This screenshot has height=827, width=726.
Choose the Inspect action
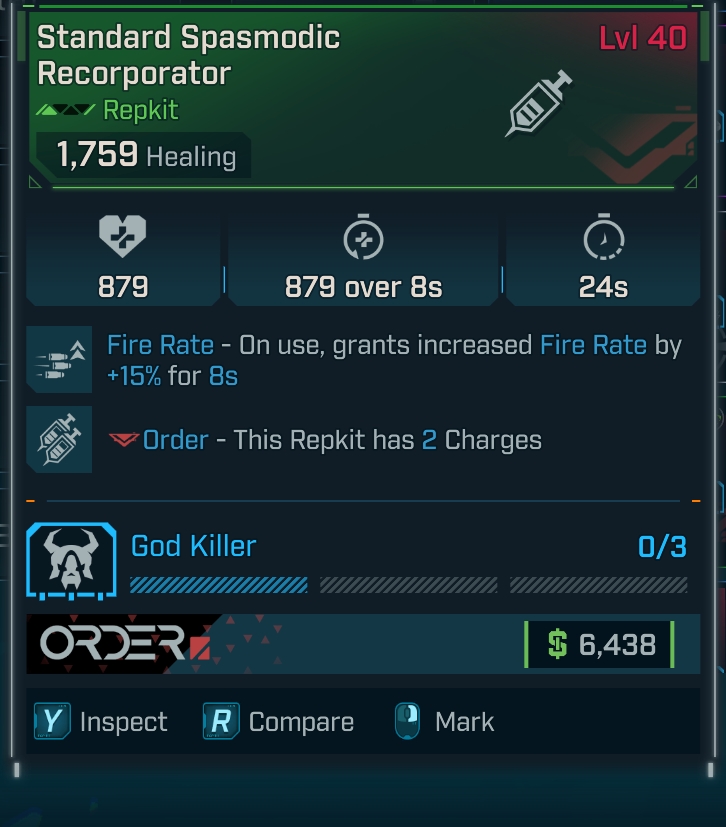click(101, 722)
